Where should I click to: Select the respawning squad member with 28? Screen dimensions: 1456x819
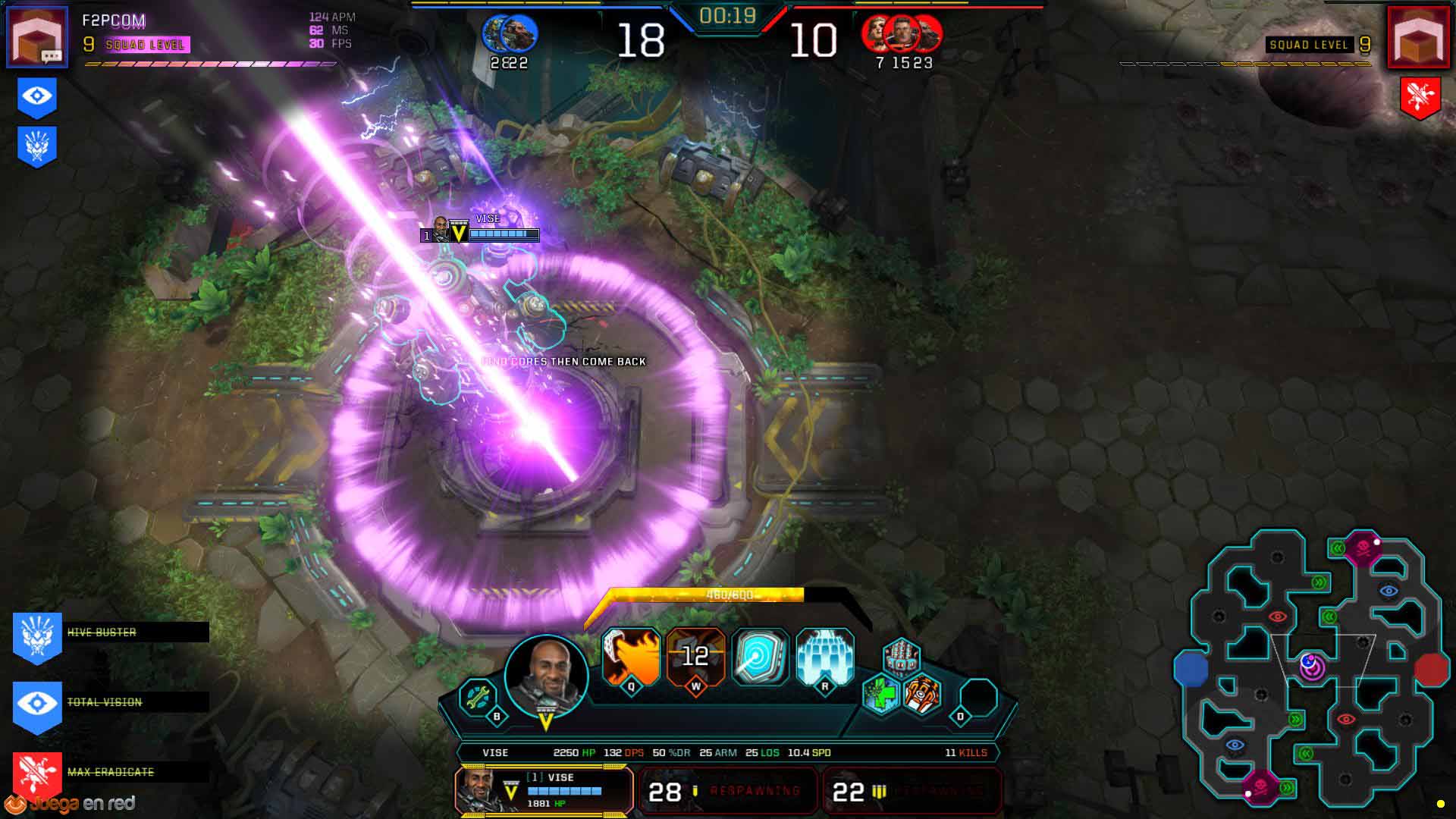tap(727, 791)
